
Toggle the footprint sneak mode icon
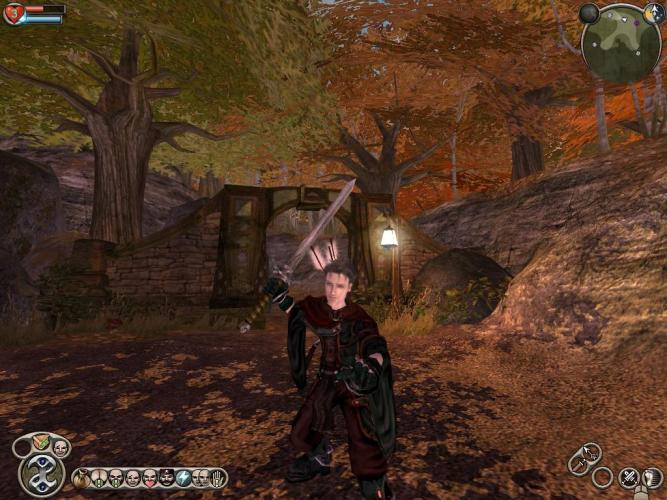click(x=652, y=477)
